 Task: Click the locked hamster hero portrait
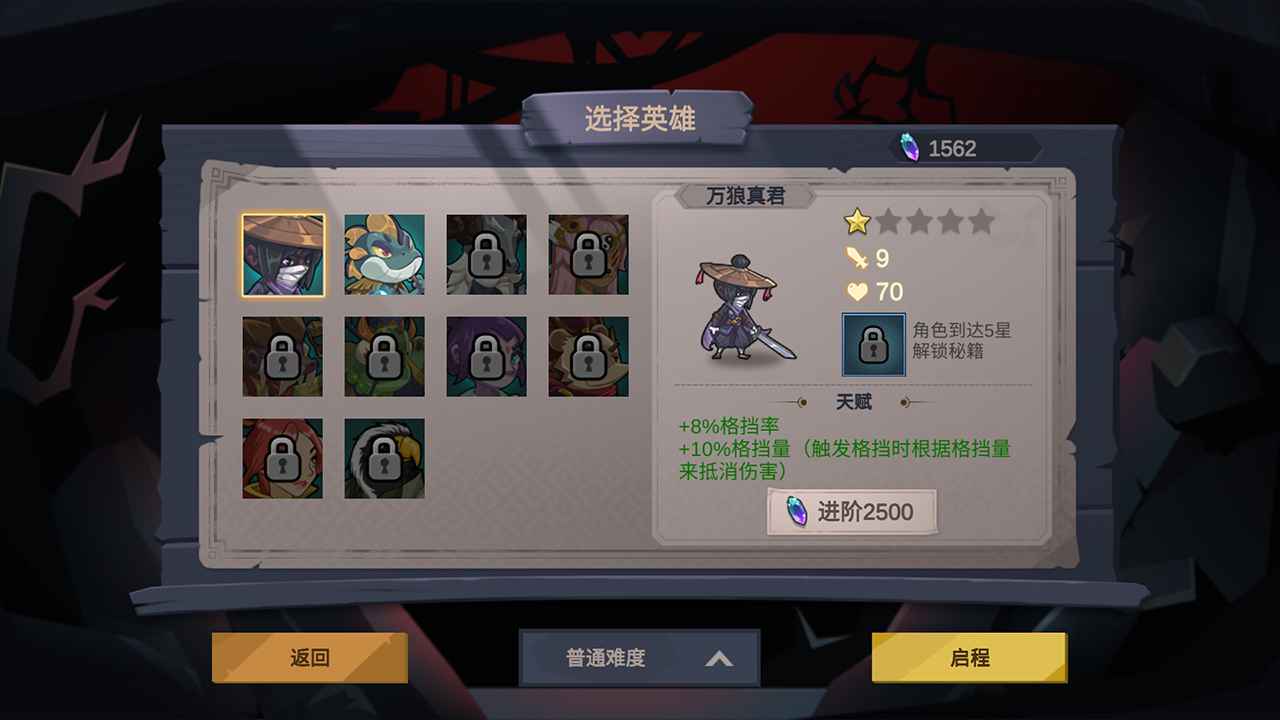(x=588, y=355)
